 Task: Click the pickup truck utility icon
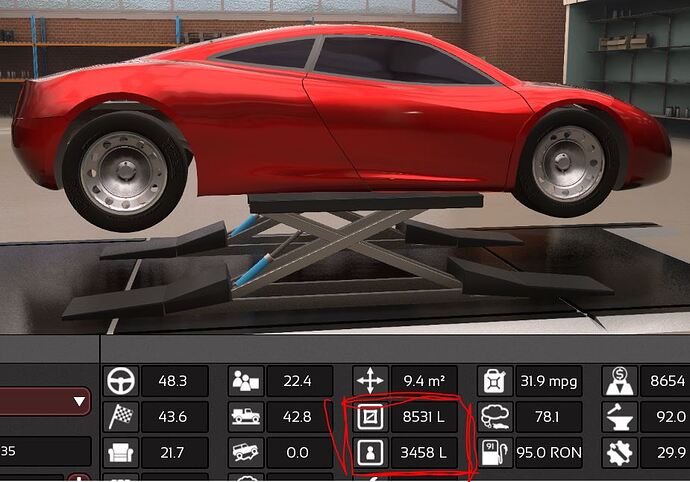[245, 417]
